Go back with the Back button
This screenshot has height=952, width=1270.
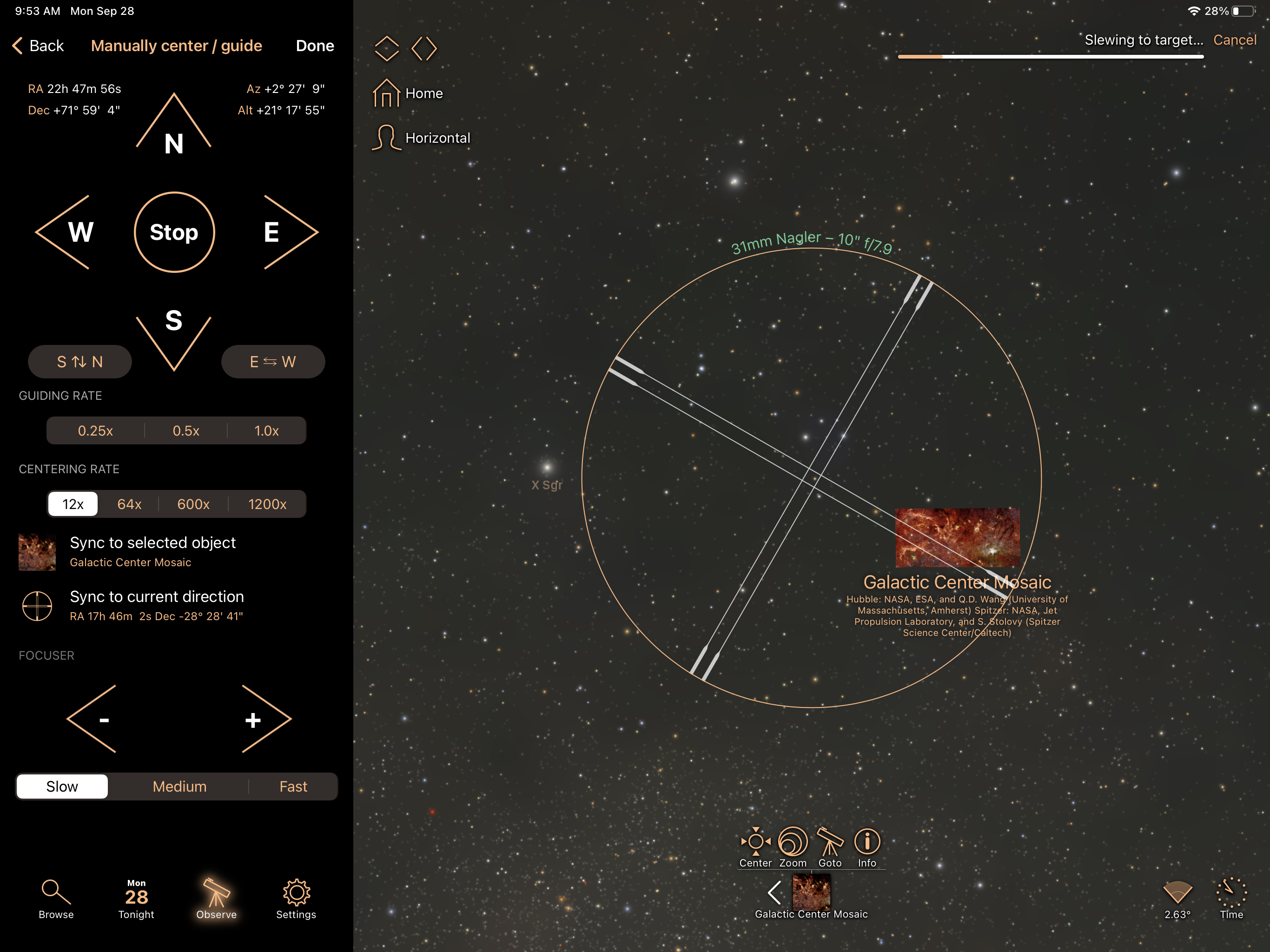point(38,46)
